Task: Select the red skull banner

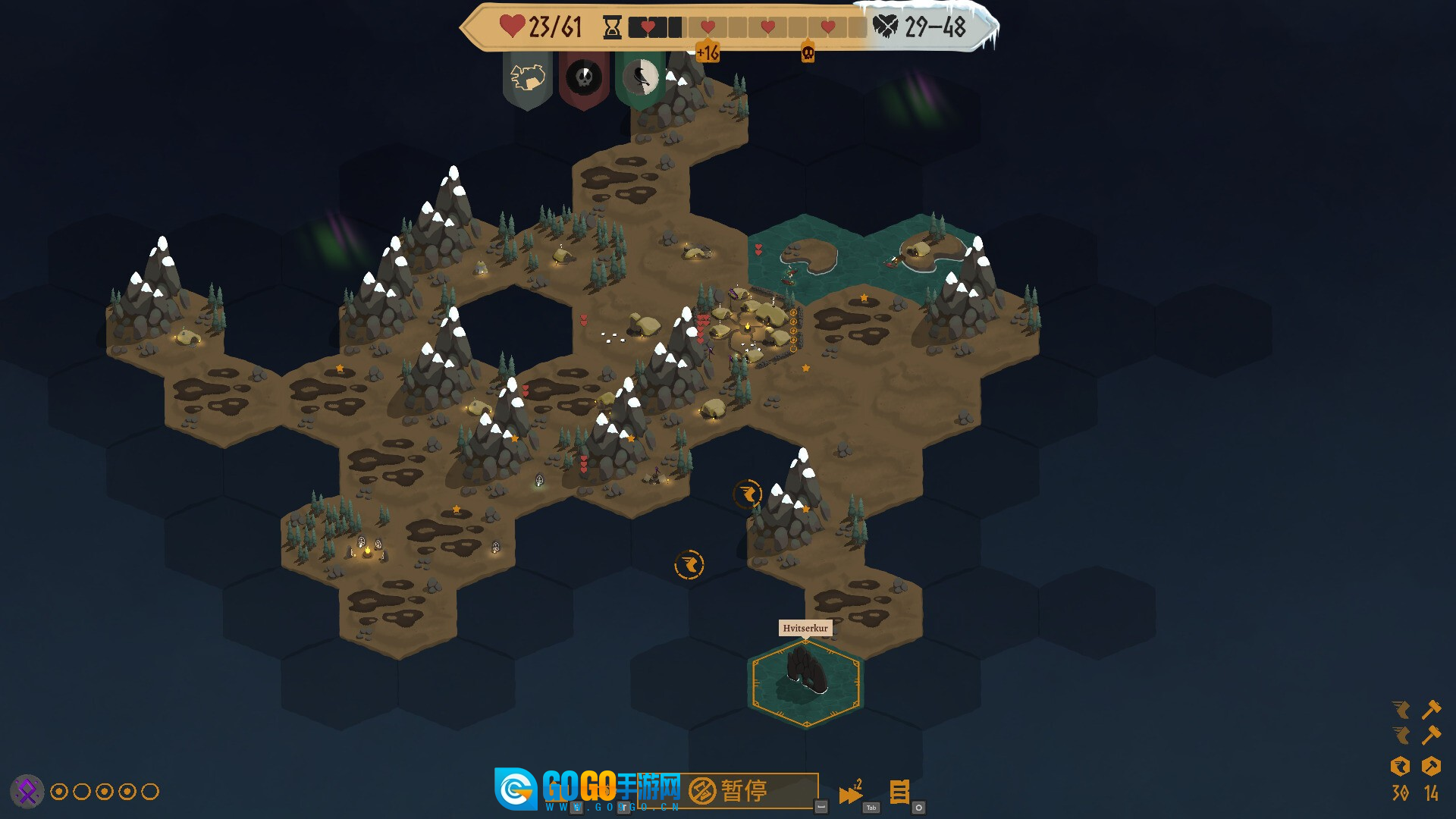Action: coord(584,78)
